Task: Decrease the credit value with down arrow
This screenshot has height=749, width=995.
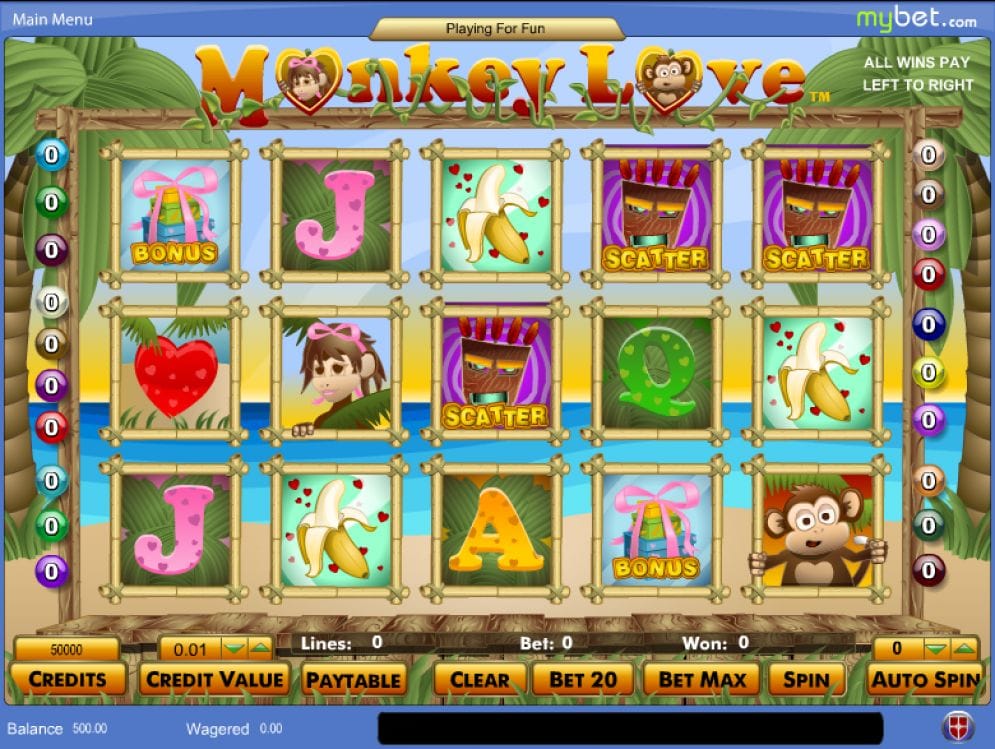Action: tap(234, 649)
